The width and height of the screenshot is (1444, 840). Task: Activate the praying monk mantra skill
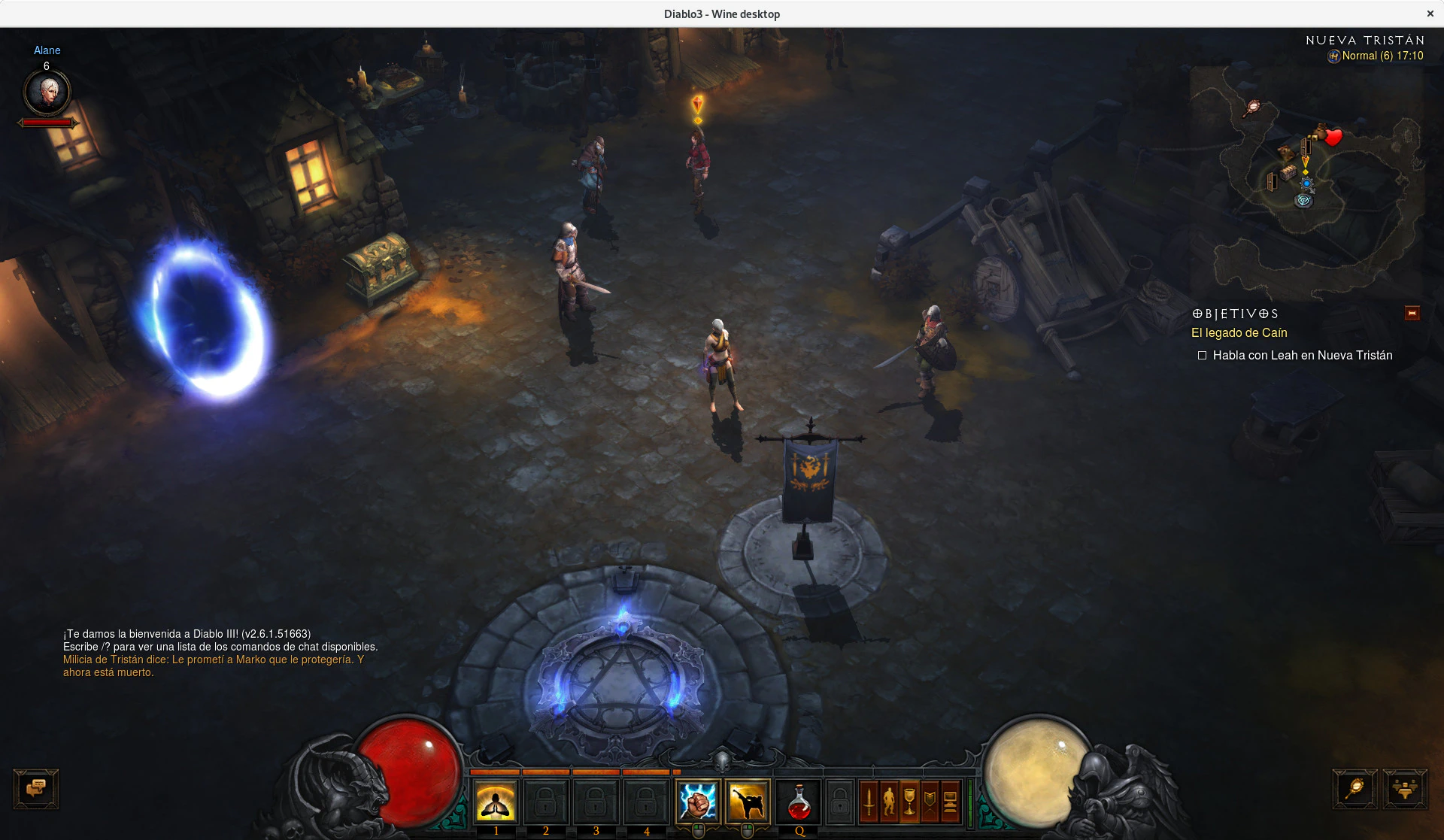[x=496, y=802]
